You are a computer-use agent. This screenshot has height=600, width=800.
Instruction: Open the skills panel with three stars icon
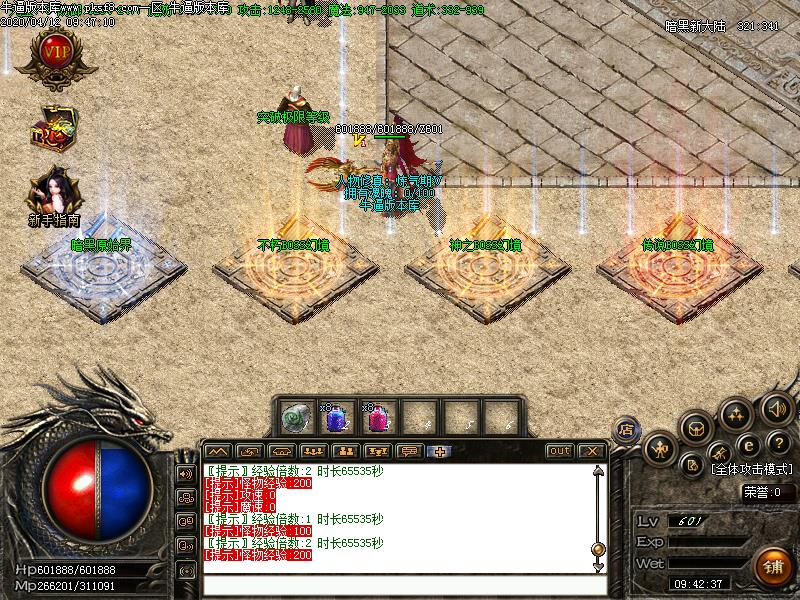pos(737,412)
